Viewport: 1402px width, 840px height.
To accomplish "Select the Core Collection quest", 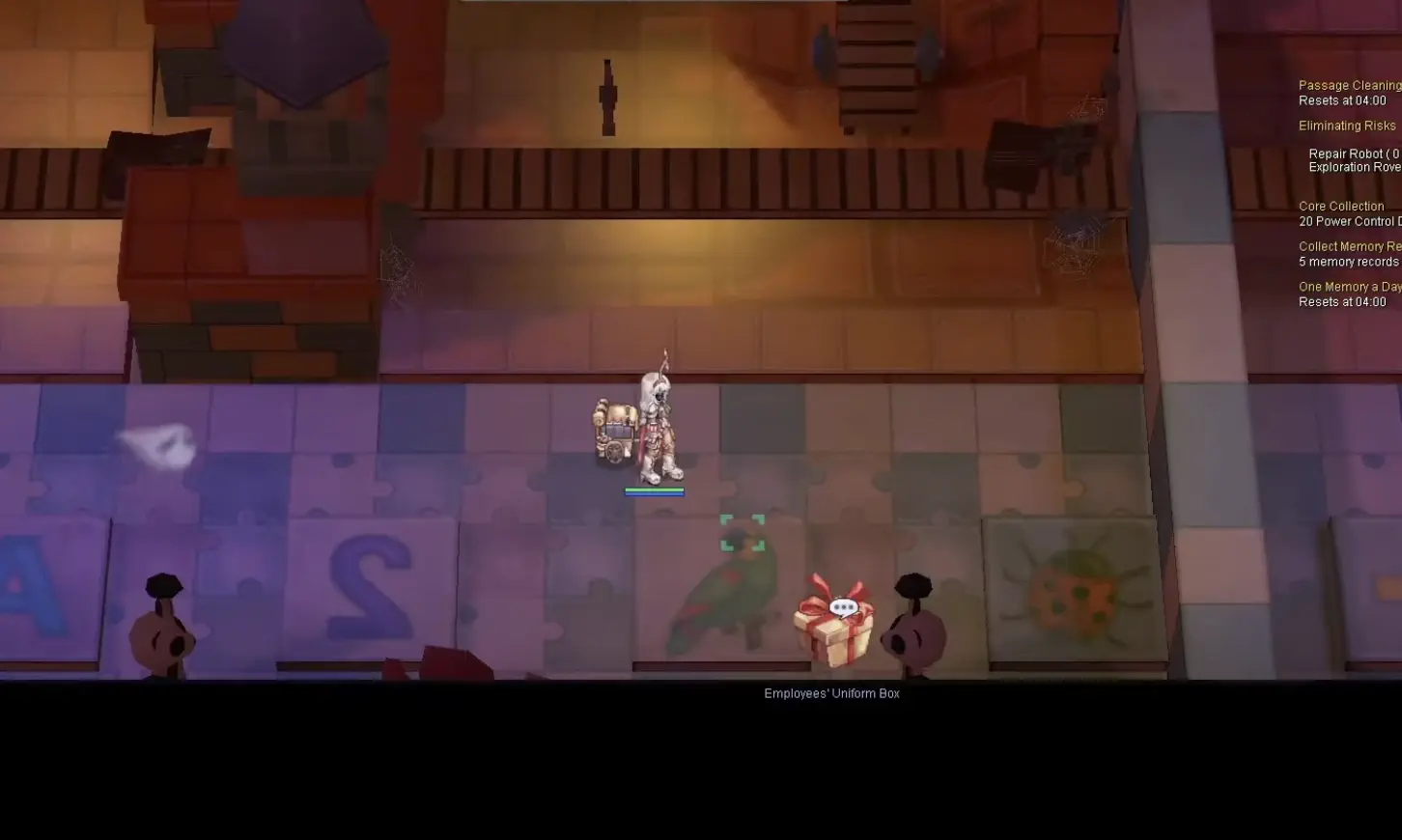I will click(1342, 206).
